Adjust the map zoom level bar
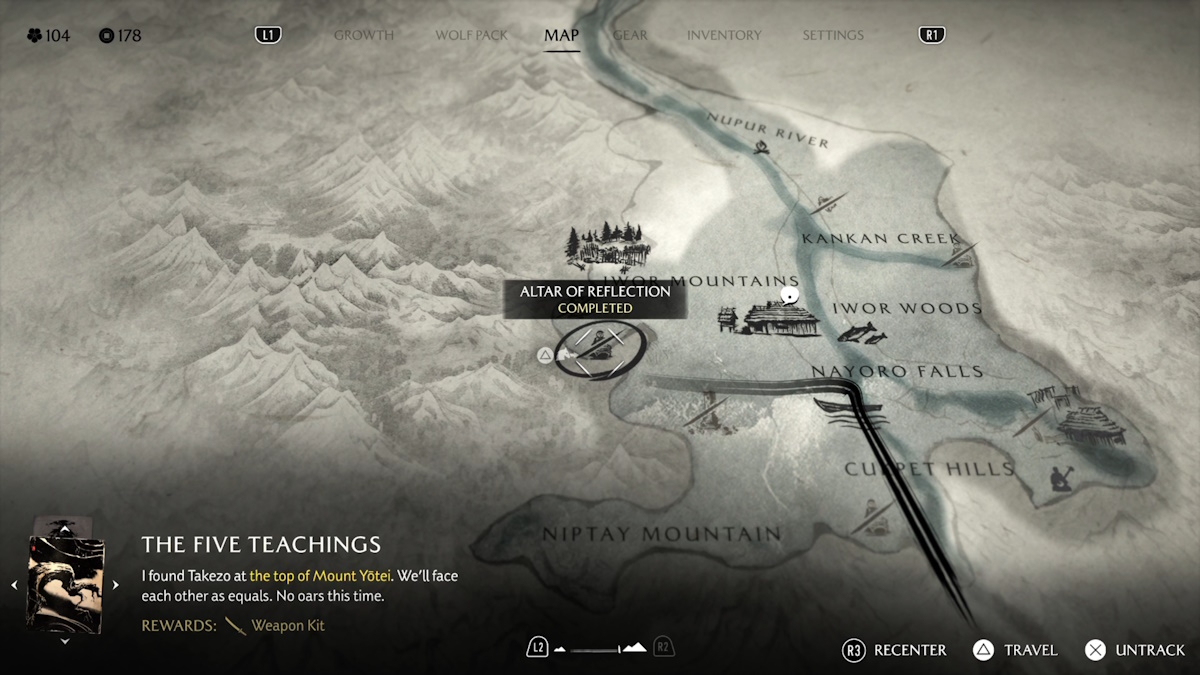 [600, 649]
